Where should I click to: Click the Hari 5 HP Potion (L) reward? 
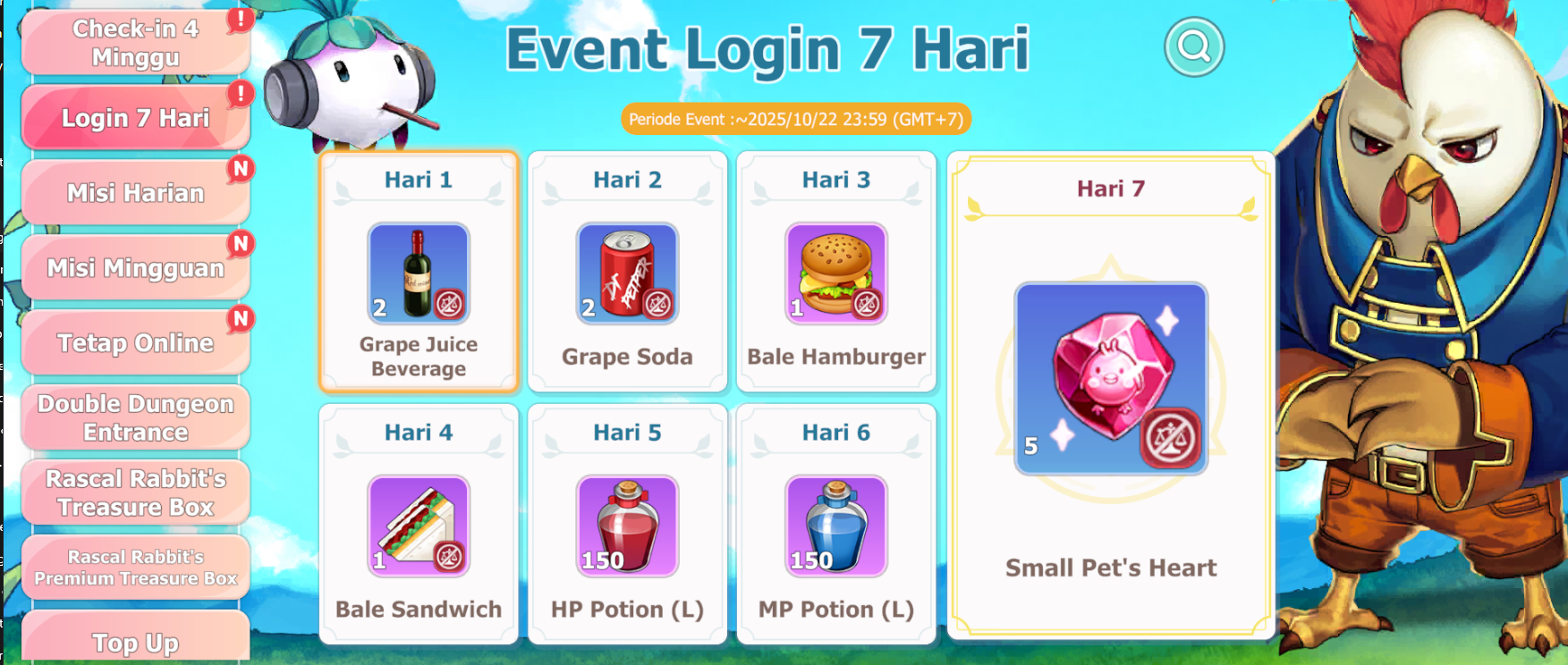[x=627, y=526]
